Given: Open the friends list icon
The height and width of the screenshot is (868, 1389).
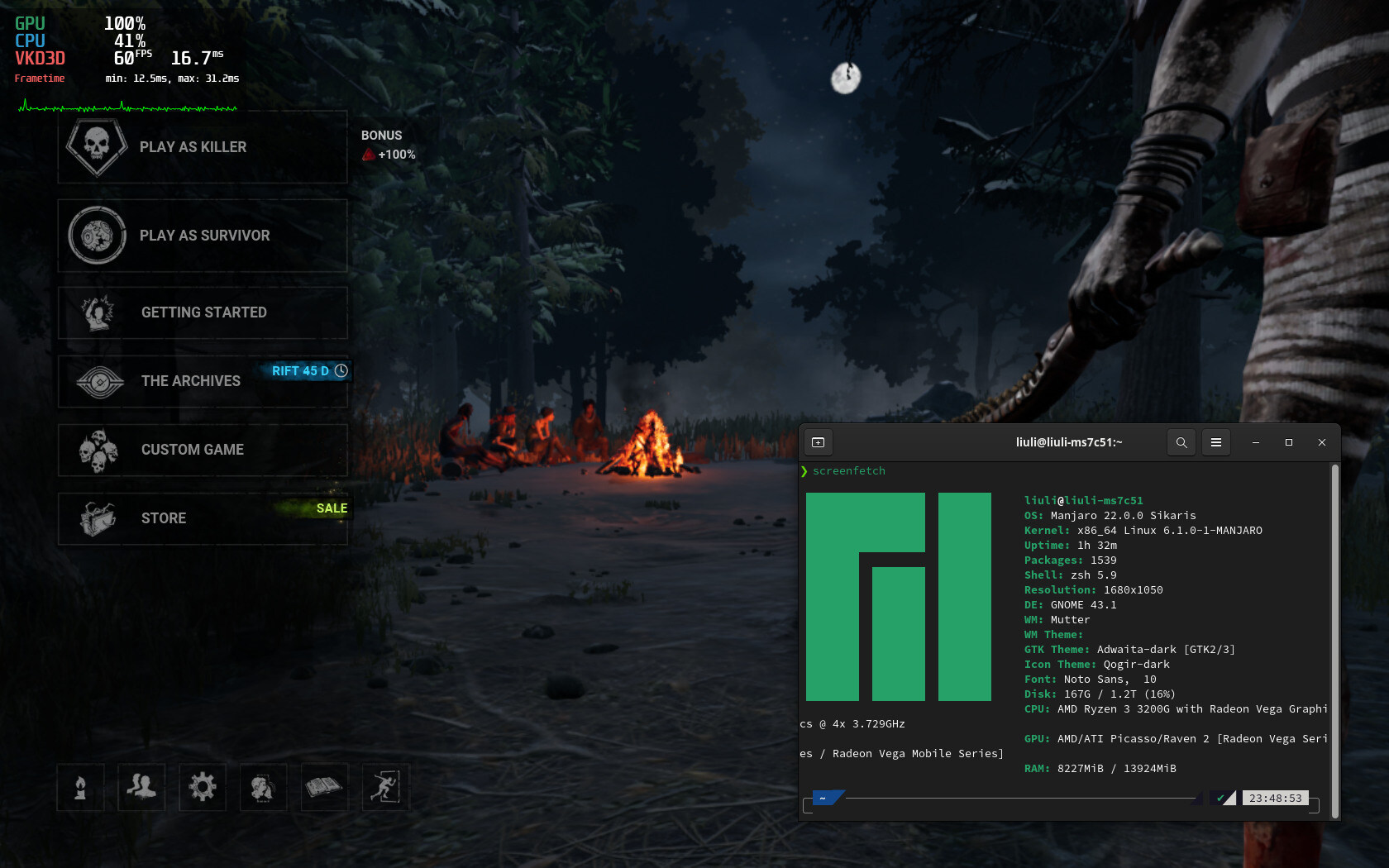Looking at the screenshot, I should pyautogui.click(x=141, y=788).
